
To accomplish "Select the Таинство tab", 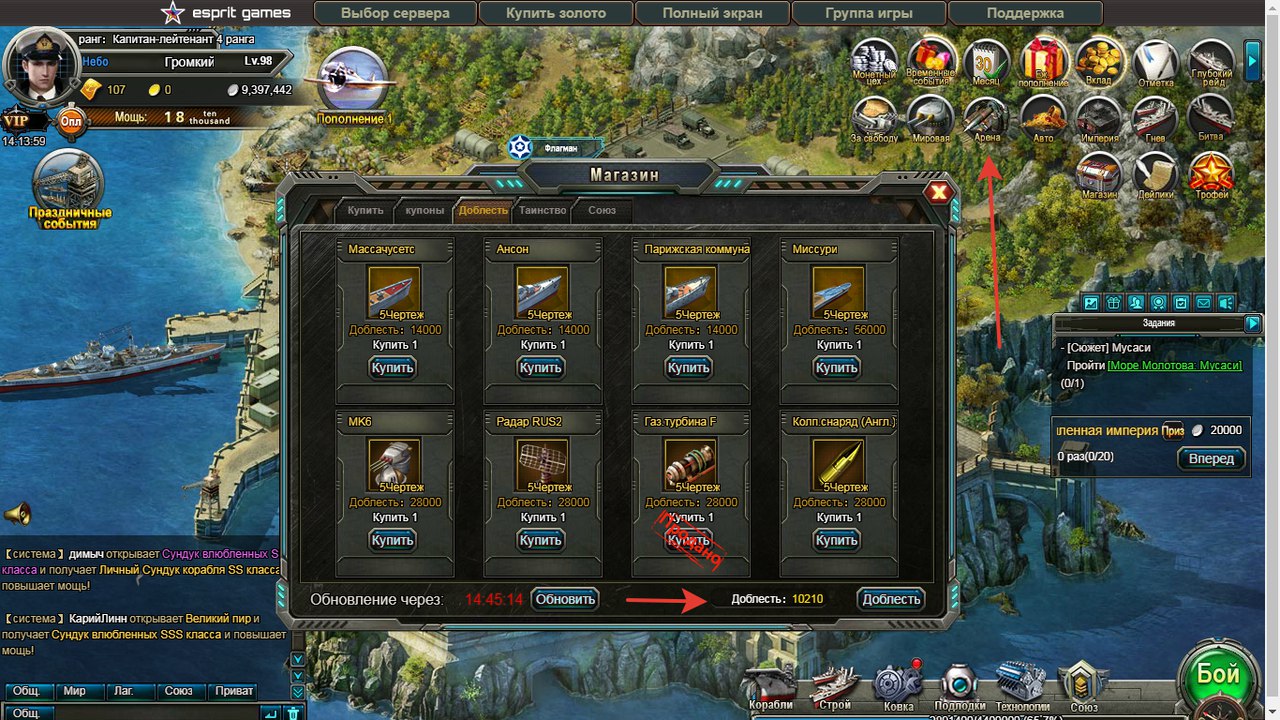I will click(x=543, y=210).
